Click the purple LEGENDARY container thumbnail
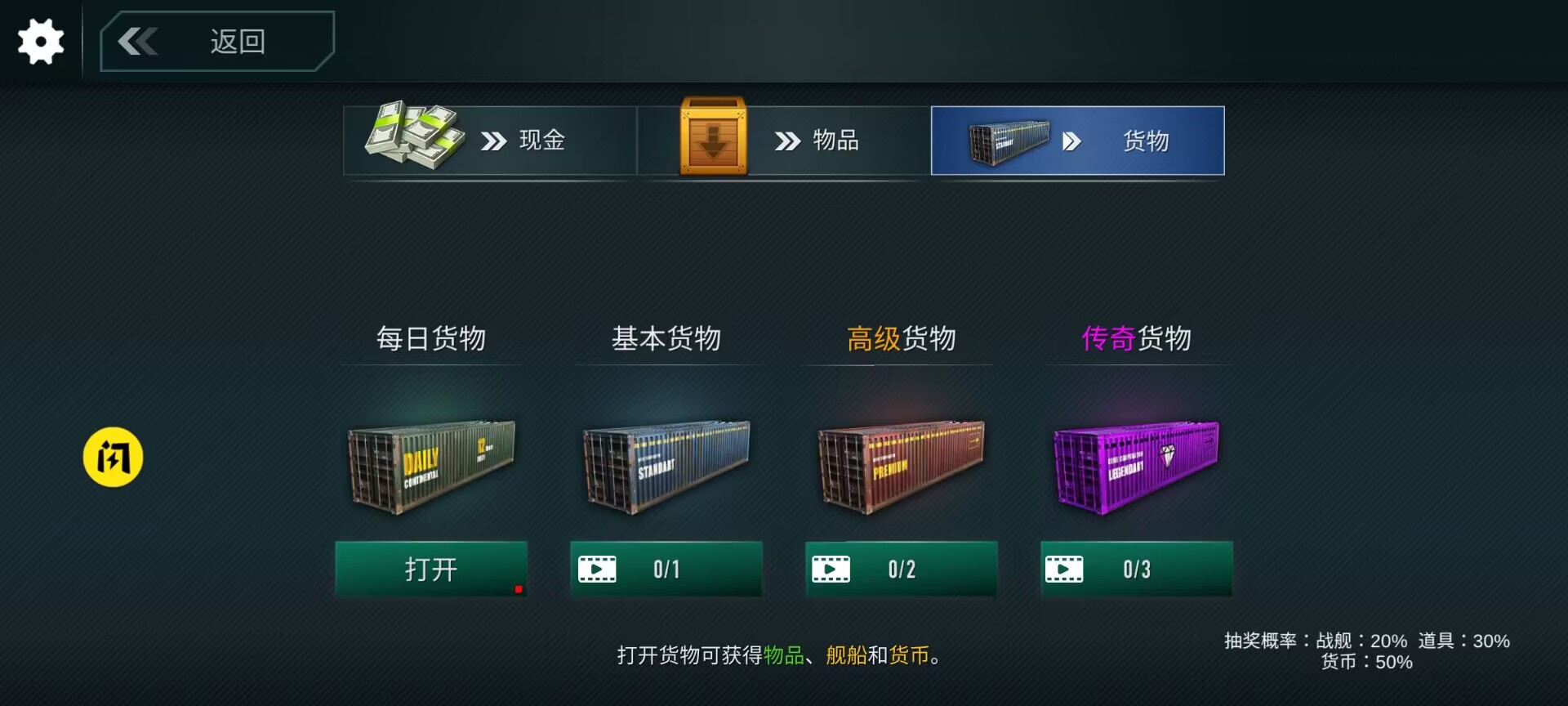1568x706 pixels. pyautogui.click(x=1135, y=467)
